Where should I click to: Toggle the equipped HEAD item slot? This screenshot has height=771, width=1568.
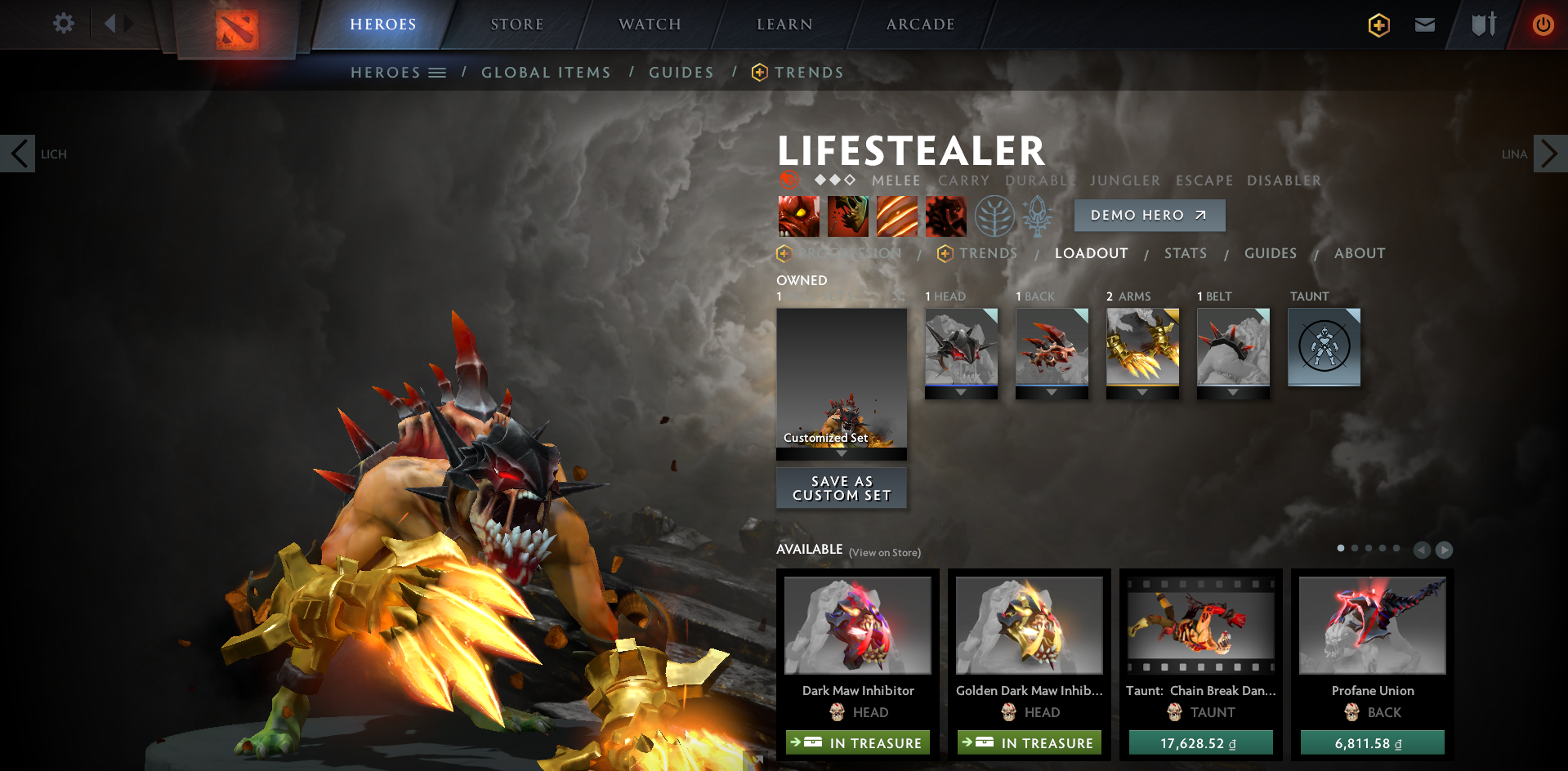pos(961,347)
